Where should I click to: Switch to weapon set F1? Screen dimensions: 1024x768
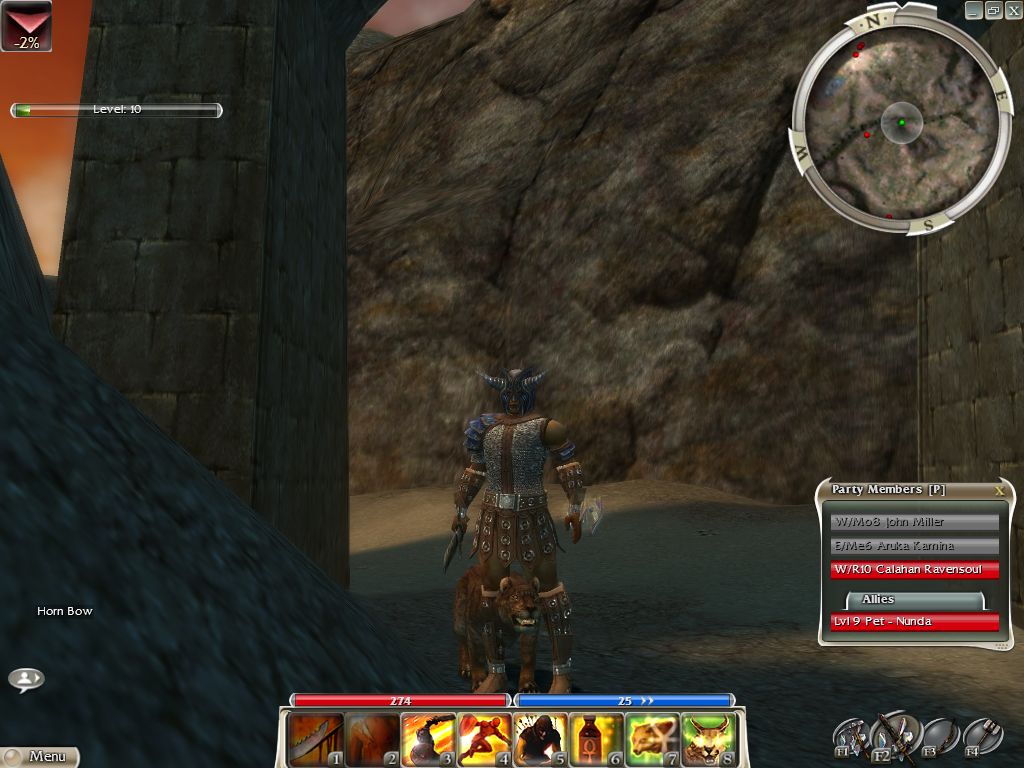coord(851,737)
